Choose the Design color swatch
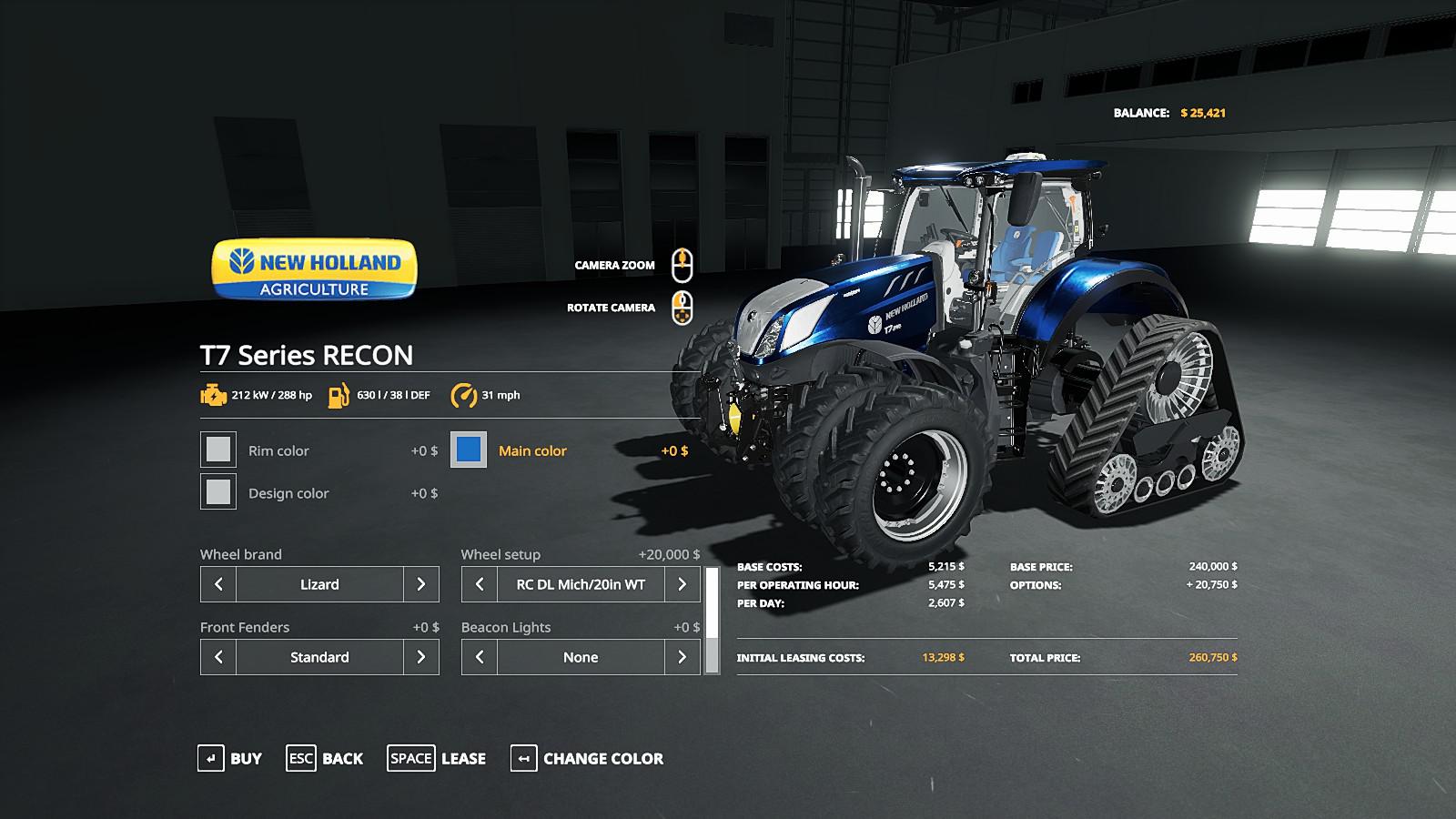 pos(218,492)
